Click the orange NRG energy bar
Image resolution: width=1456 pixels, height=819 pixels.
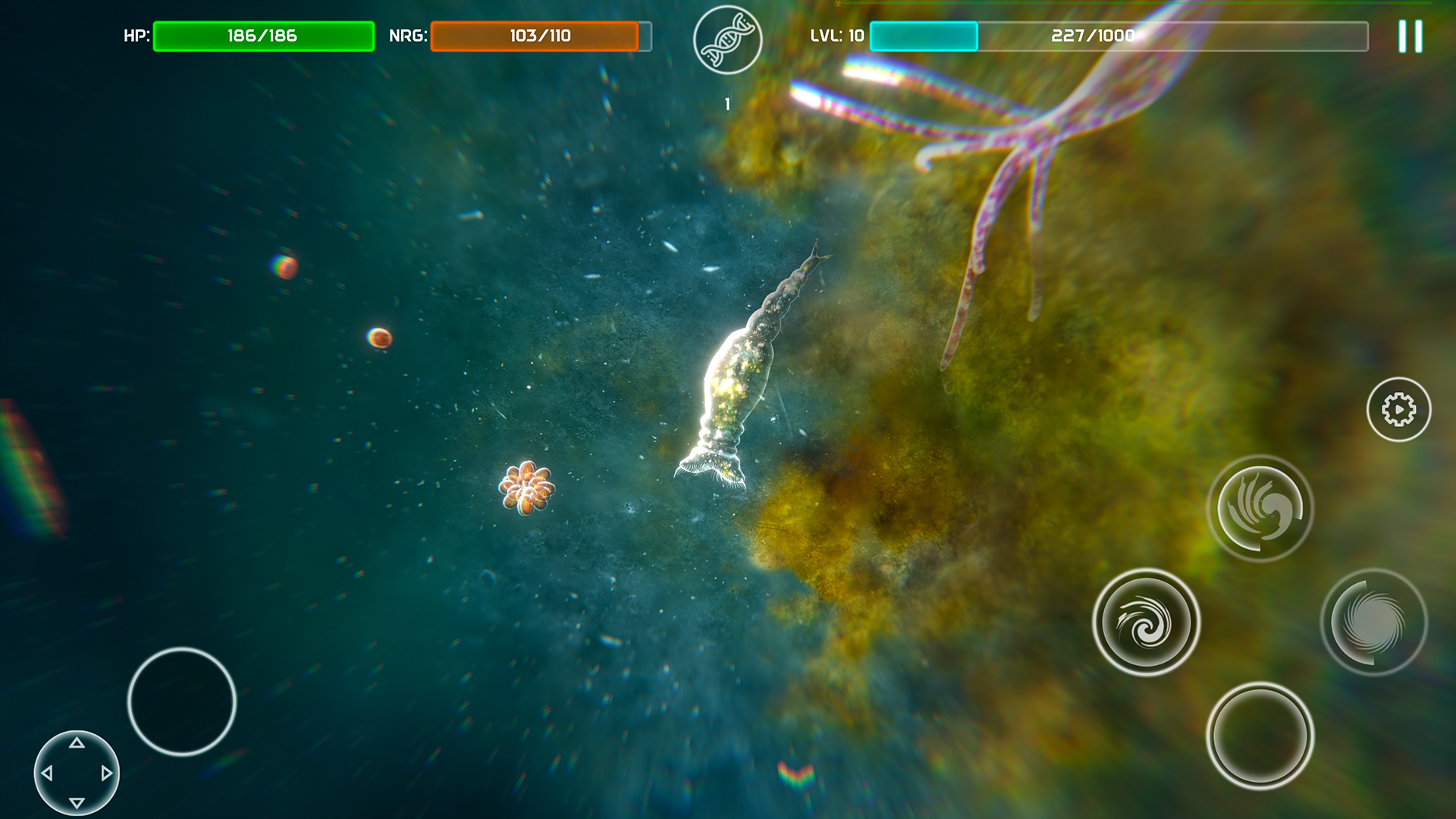pyautogui.click(x=536, y=34)
